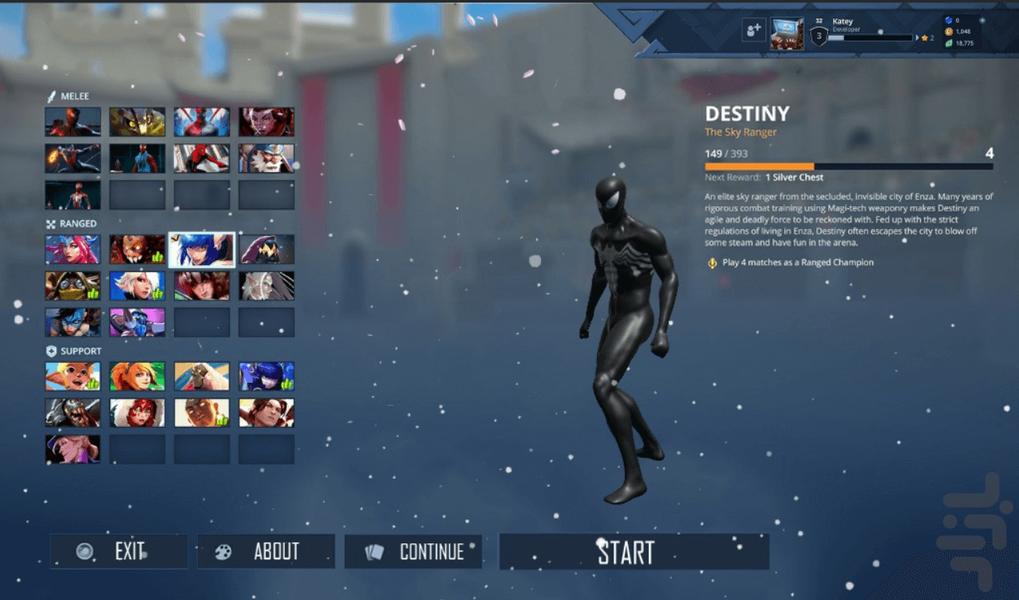
Task: Pick the purple witch-hat ranged champion portrait
Action: click(266, 249)
